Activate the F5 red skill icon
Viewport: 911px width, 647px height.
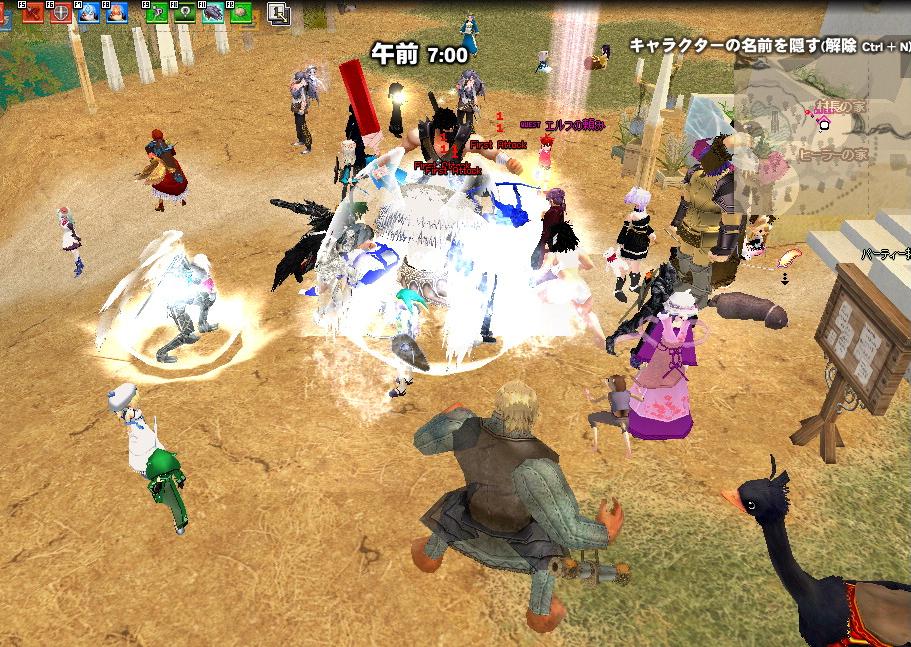tap(34, 14)
